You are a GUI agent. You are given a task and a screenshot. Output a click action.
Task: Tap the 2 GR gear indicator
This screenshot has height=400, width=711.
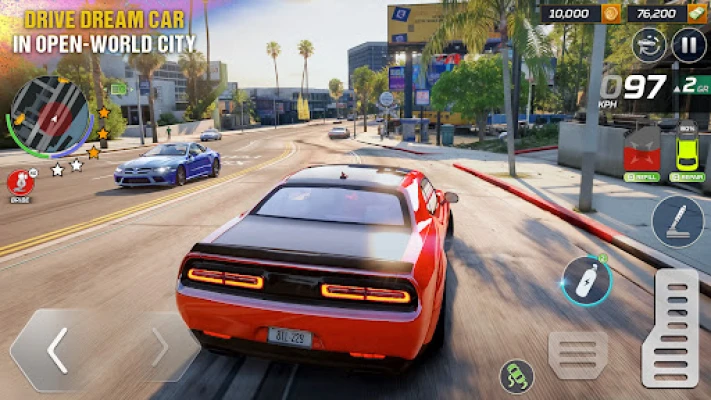click(693, 86)
